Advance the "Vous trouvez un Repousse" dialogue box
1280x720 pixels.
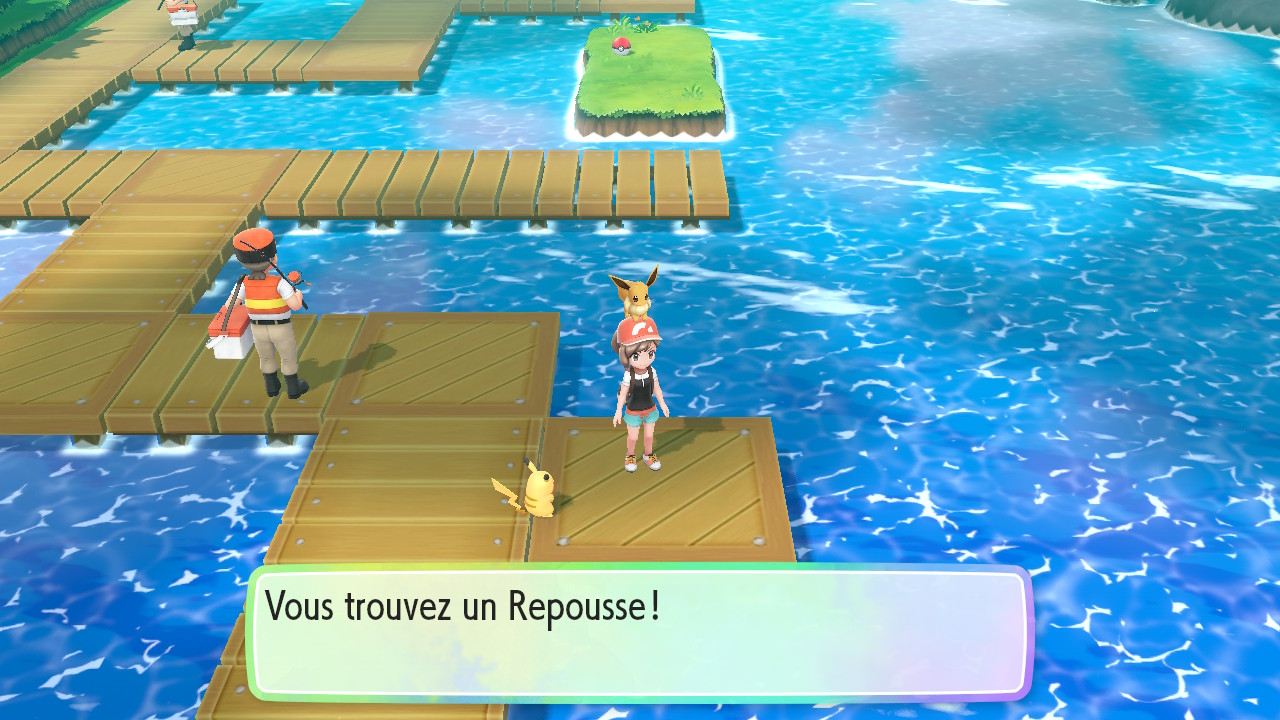tap(640, 632)
